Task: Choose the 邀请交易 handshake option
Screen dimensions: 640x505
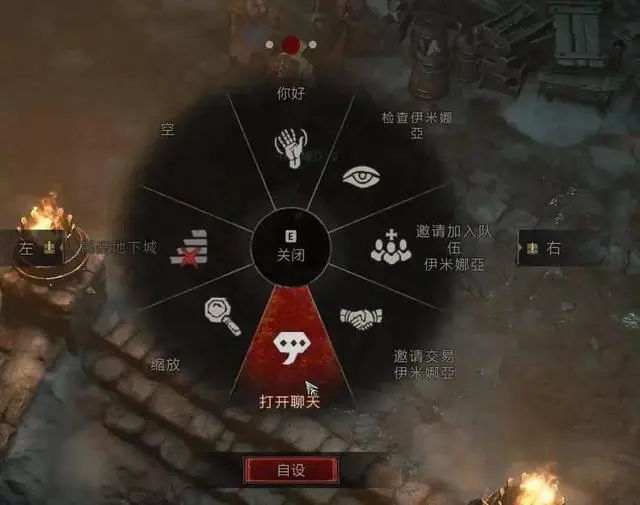Action: tap(361, 318)
